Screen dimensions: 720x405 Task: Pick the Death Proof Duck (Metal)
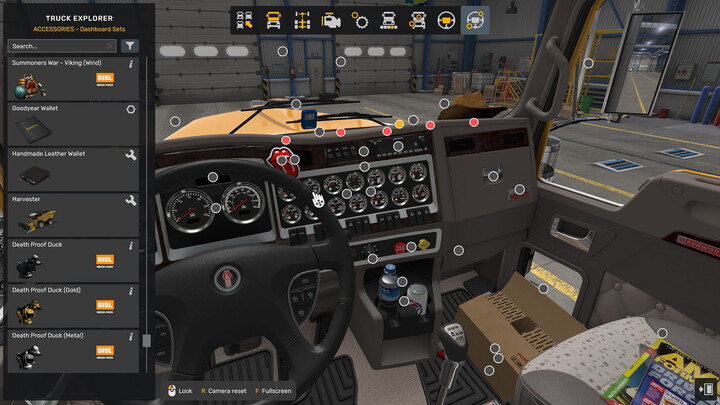72,350
